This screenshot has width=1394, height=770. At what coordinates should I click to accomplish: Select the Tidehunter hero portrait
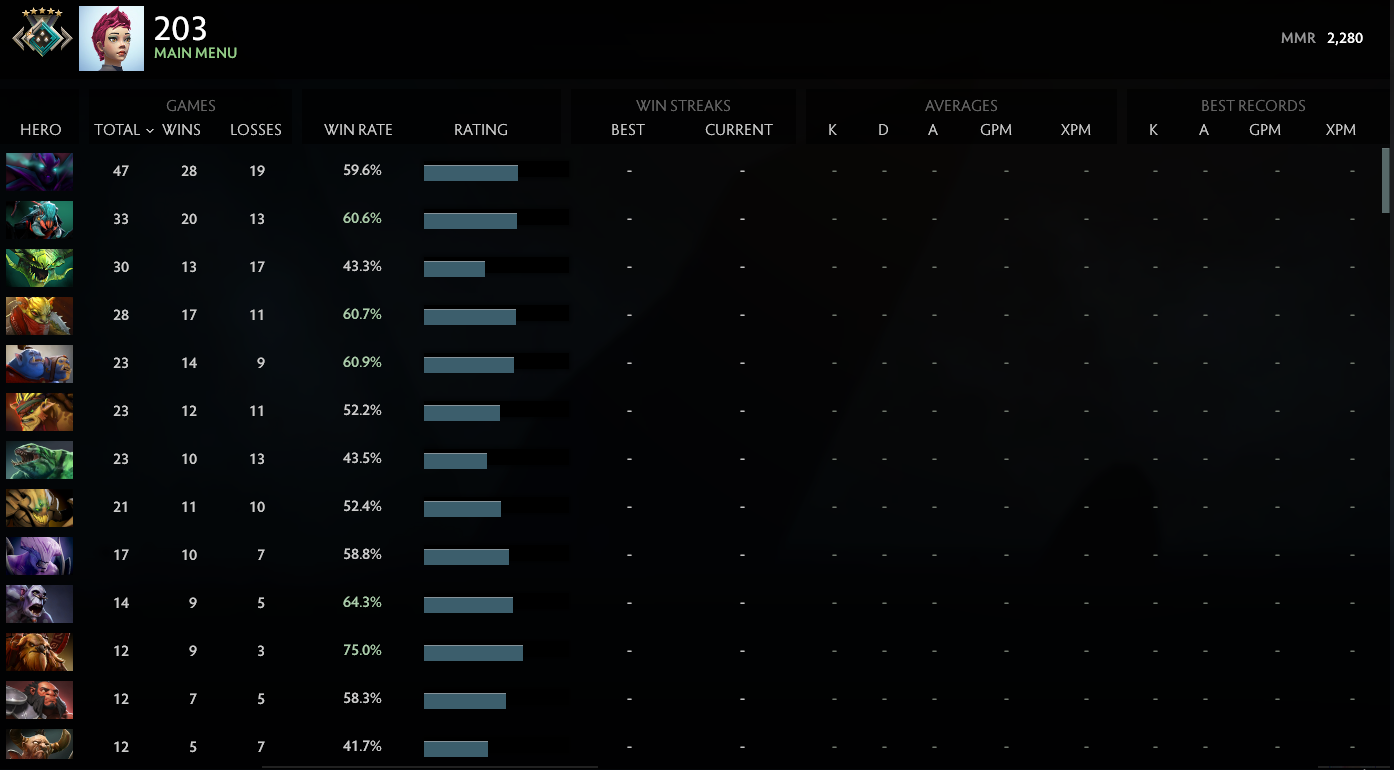click(39, 459)
